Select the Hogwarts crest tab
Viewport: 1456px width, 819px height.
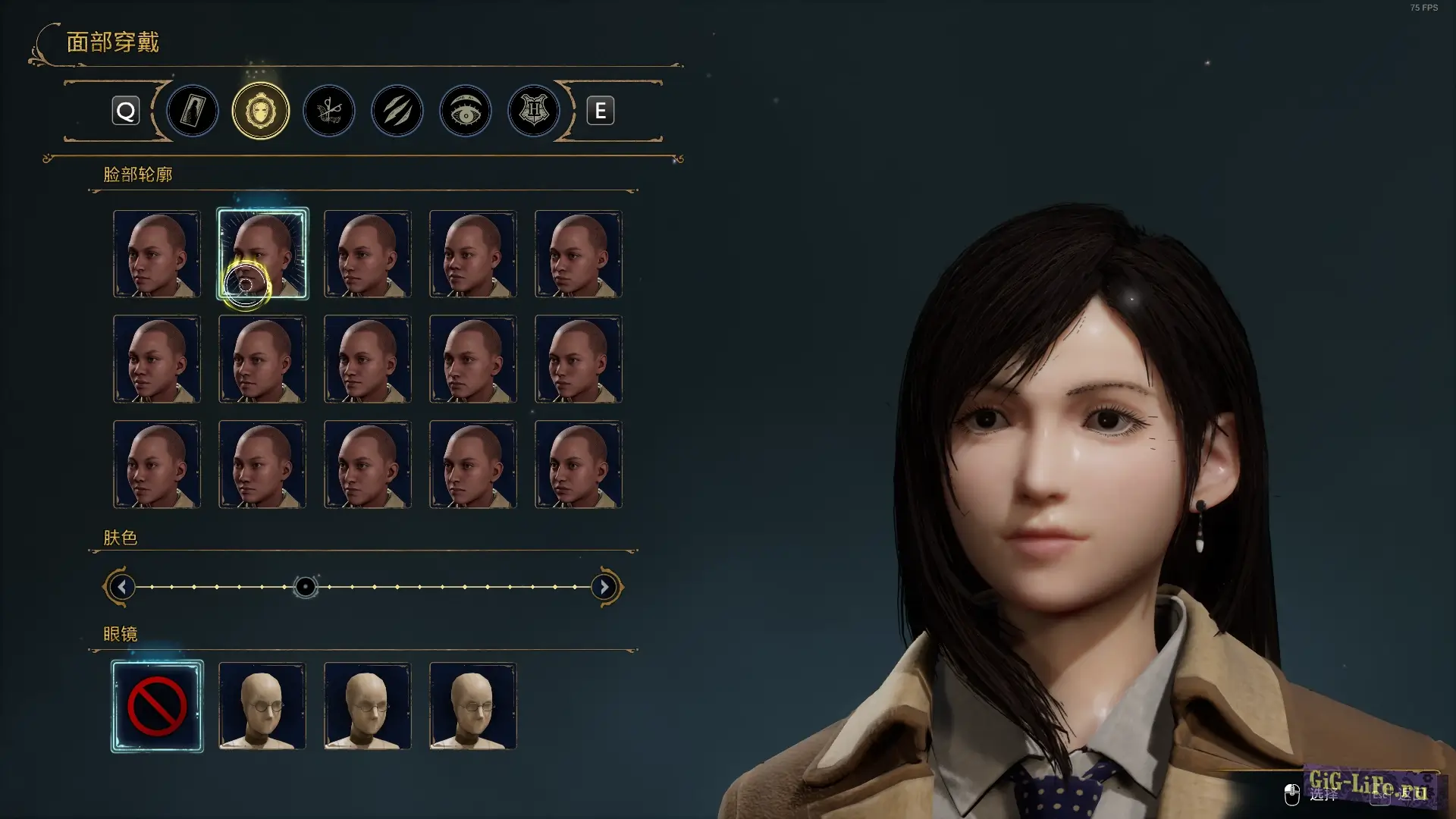click(x=534, y=111)
